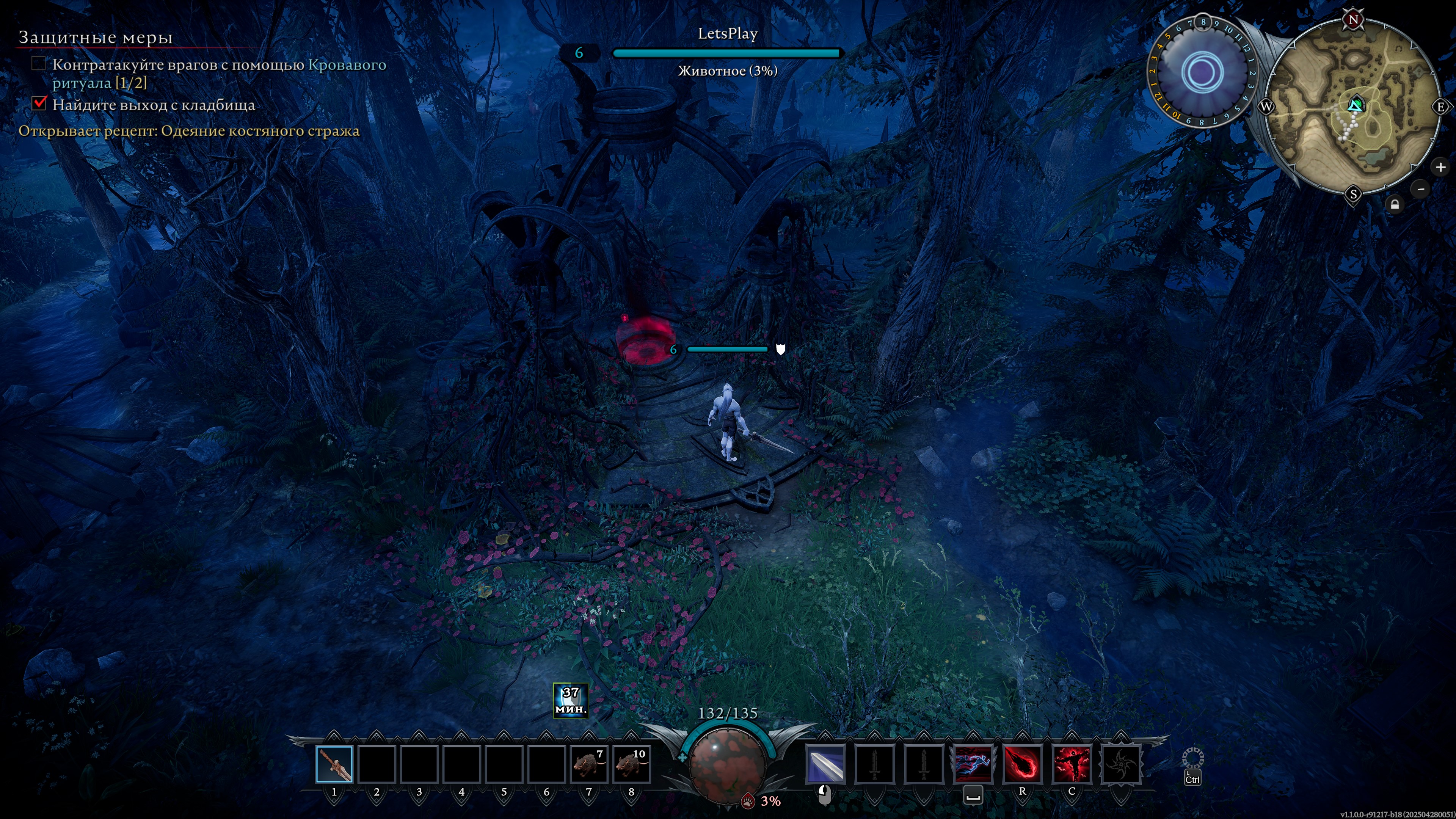Select the rat stack showing 7
Image resolution: width=1456 pixels, height=819 pixels.
pos(588,764)
